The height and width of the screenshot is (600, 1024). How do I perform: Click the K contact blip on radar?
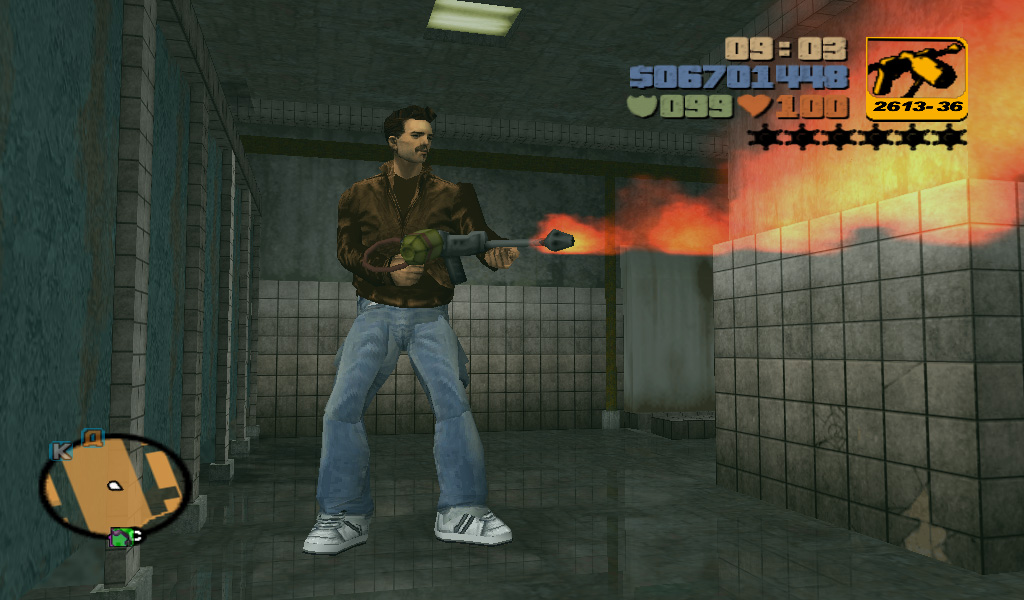(61, 450)
